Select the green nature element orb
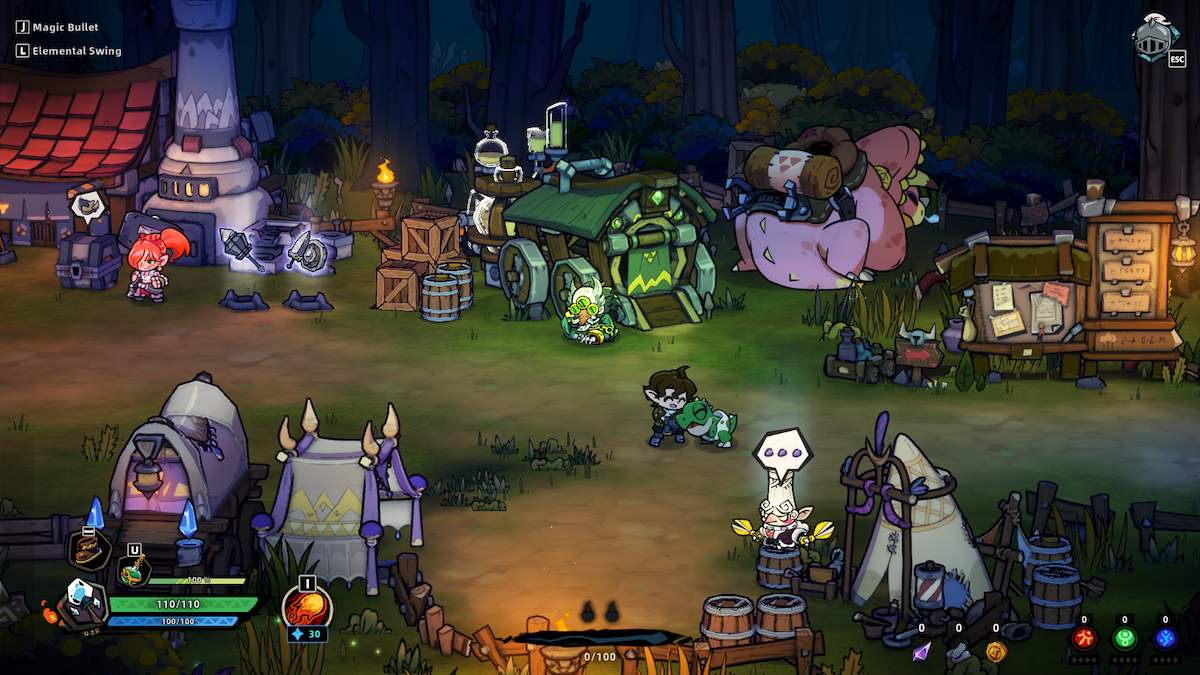Viewport: 1200px width, 675px height. pyautogui.click(x=1125, y=638)
